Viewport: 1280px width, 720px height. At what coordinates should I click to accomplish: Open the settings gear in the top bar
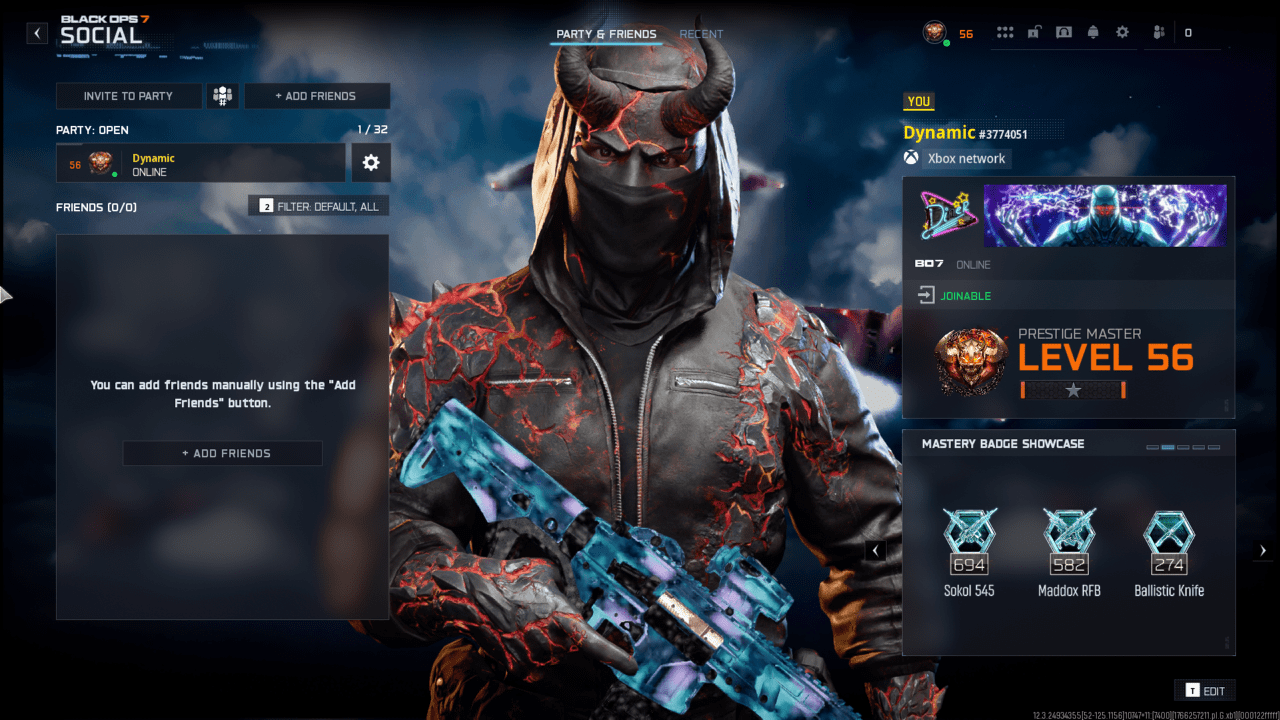(x=1122, y=32)
